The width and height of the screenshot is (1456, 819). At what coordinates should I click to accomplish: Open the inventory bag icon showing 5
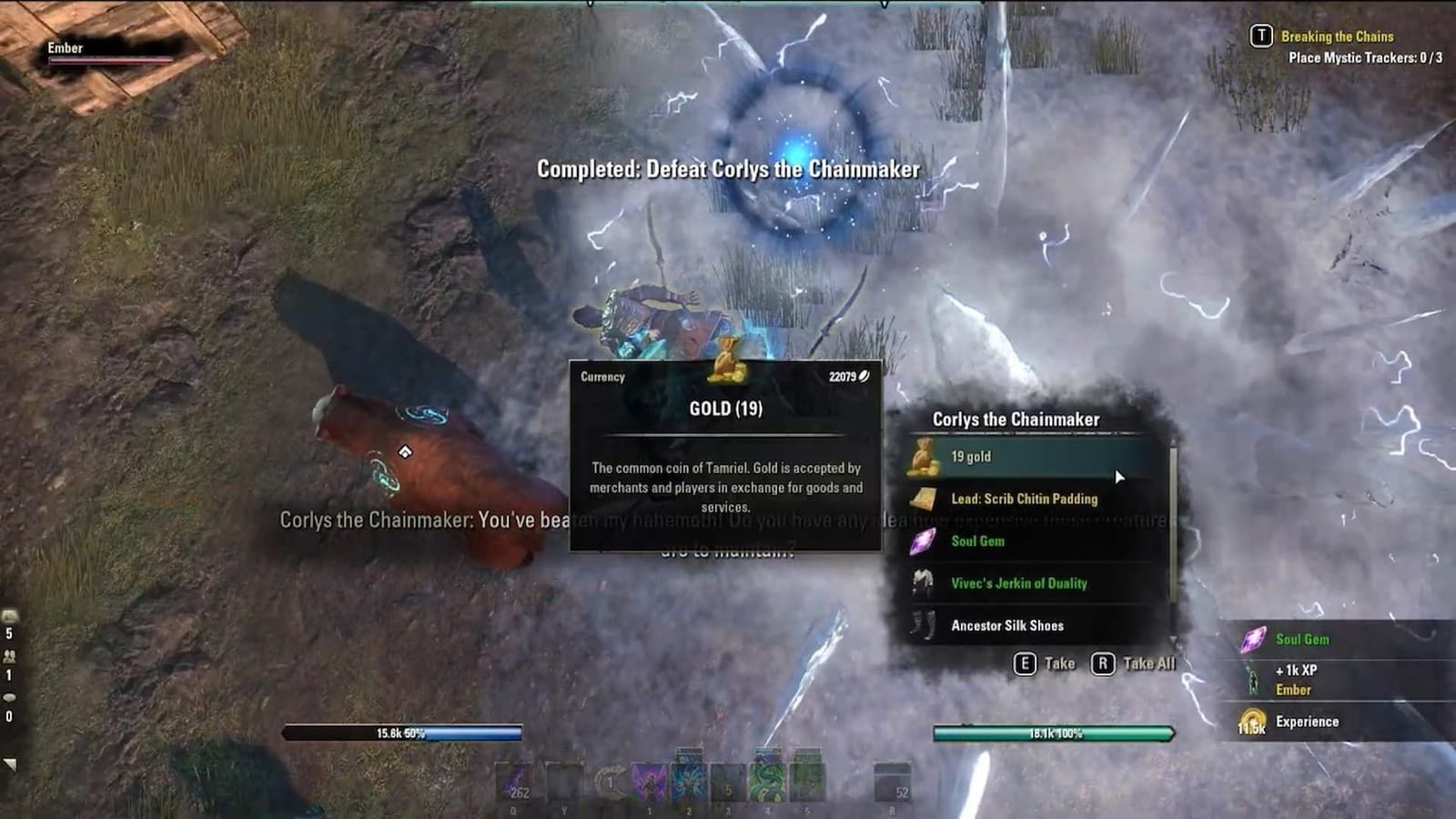[9, 615]
